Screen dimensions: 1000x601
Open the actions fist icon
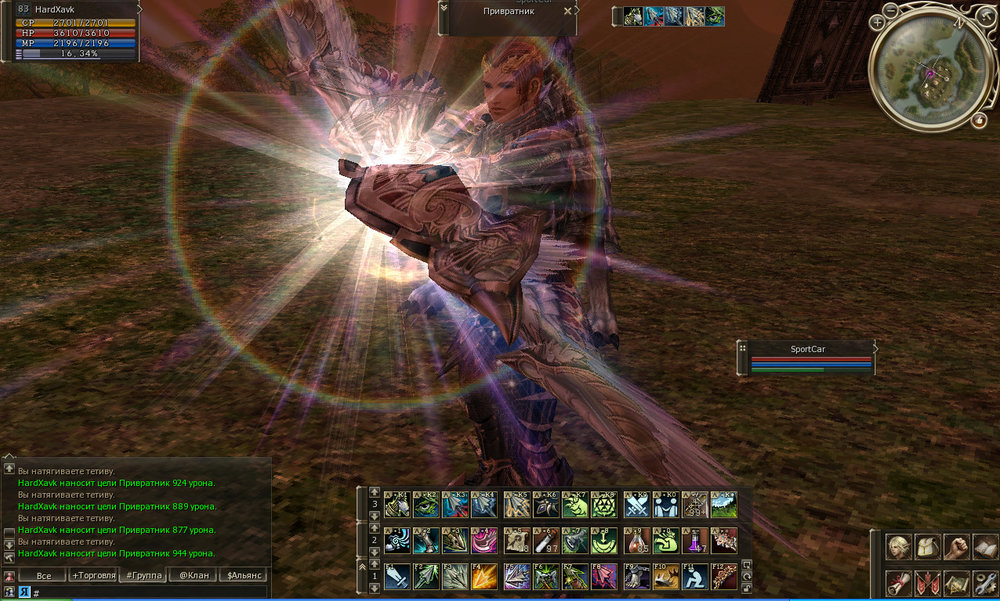click(x=957, y=548)
